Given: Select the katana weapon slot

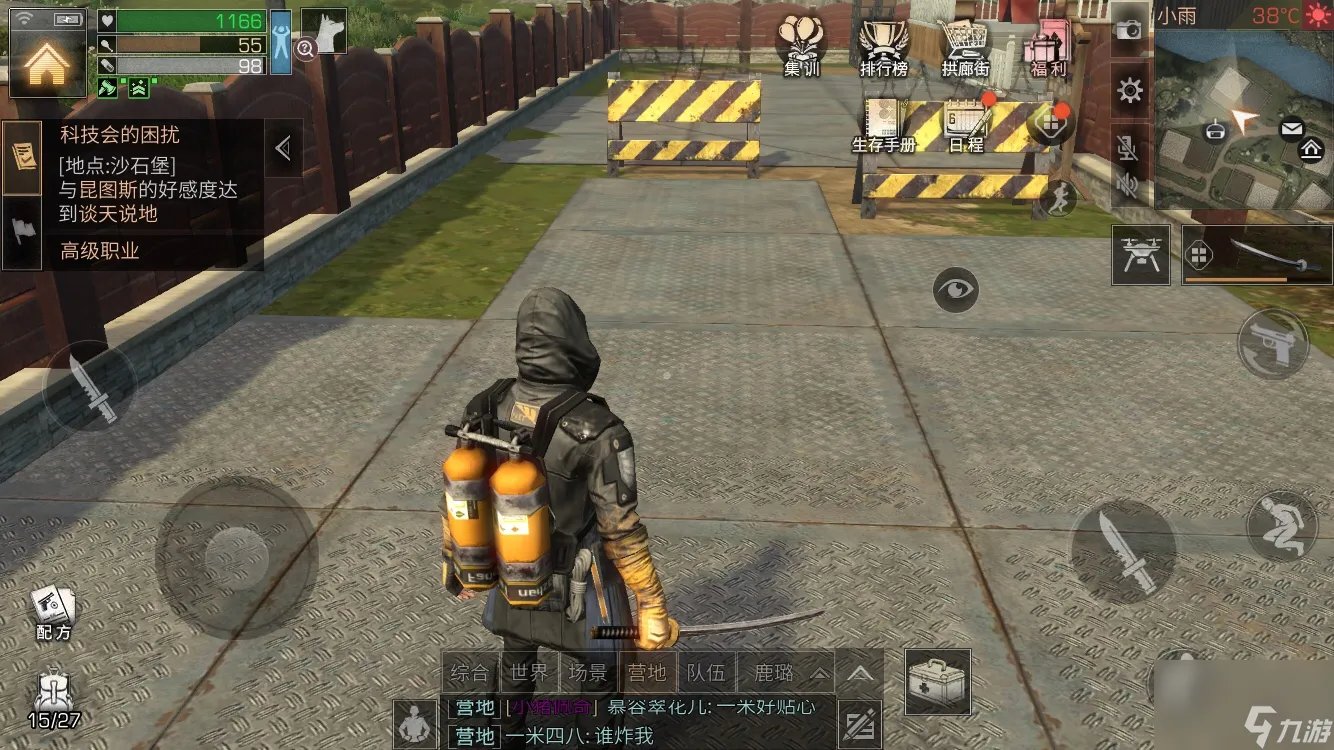Looking at the screenshot, I should click(x=1257, y=255).
